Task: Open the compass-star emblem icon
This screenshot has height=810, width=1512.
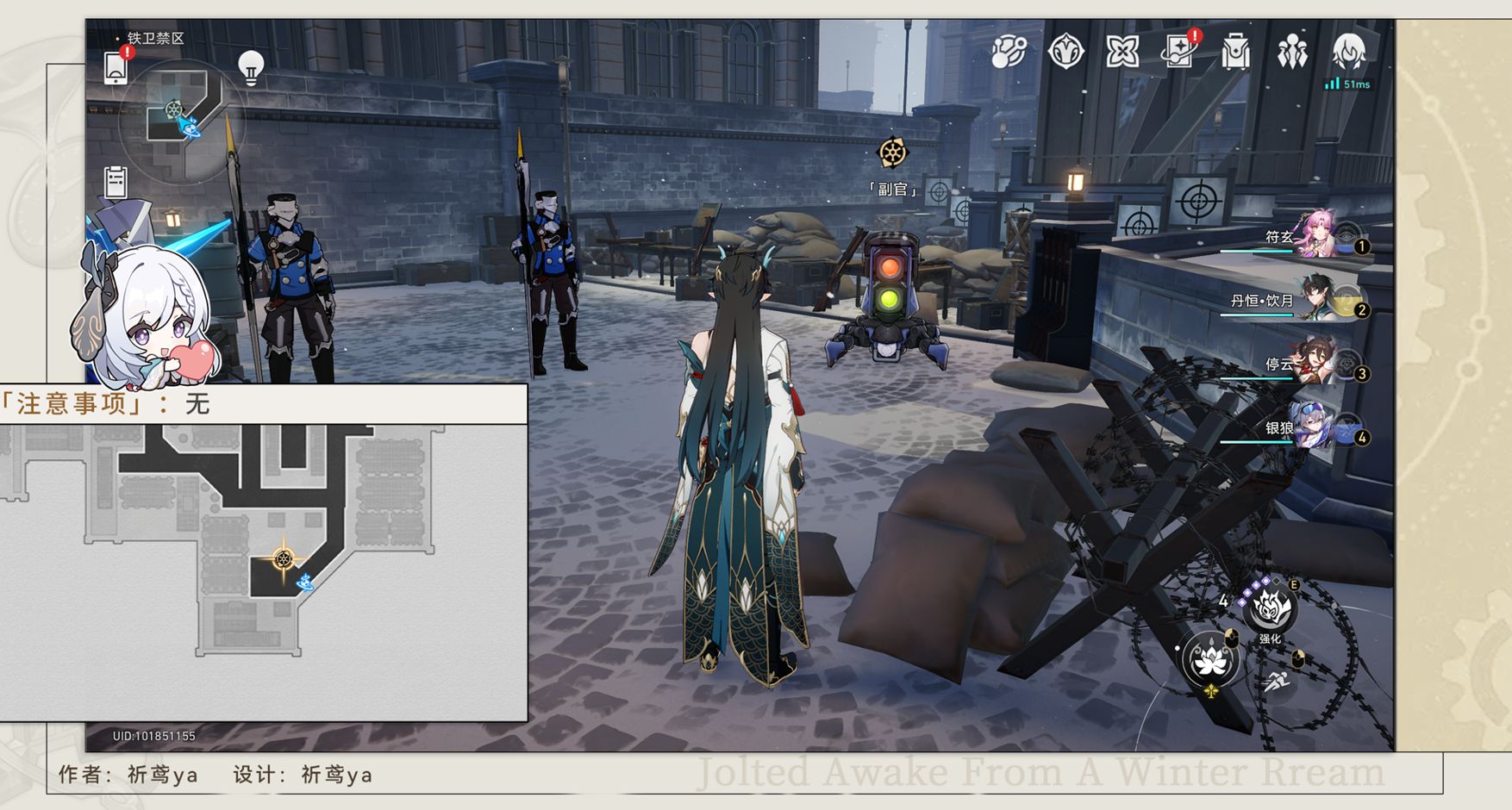Action: (1065, 52)
